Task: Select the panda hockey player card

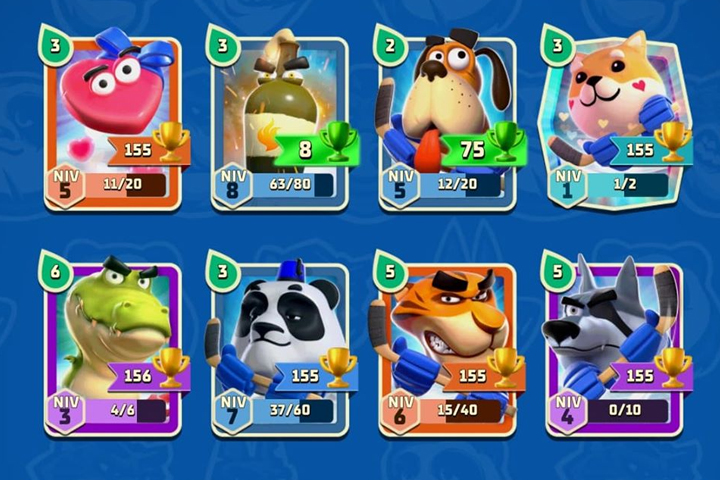Action: pos(279,347)
